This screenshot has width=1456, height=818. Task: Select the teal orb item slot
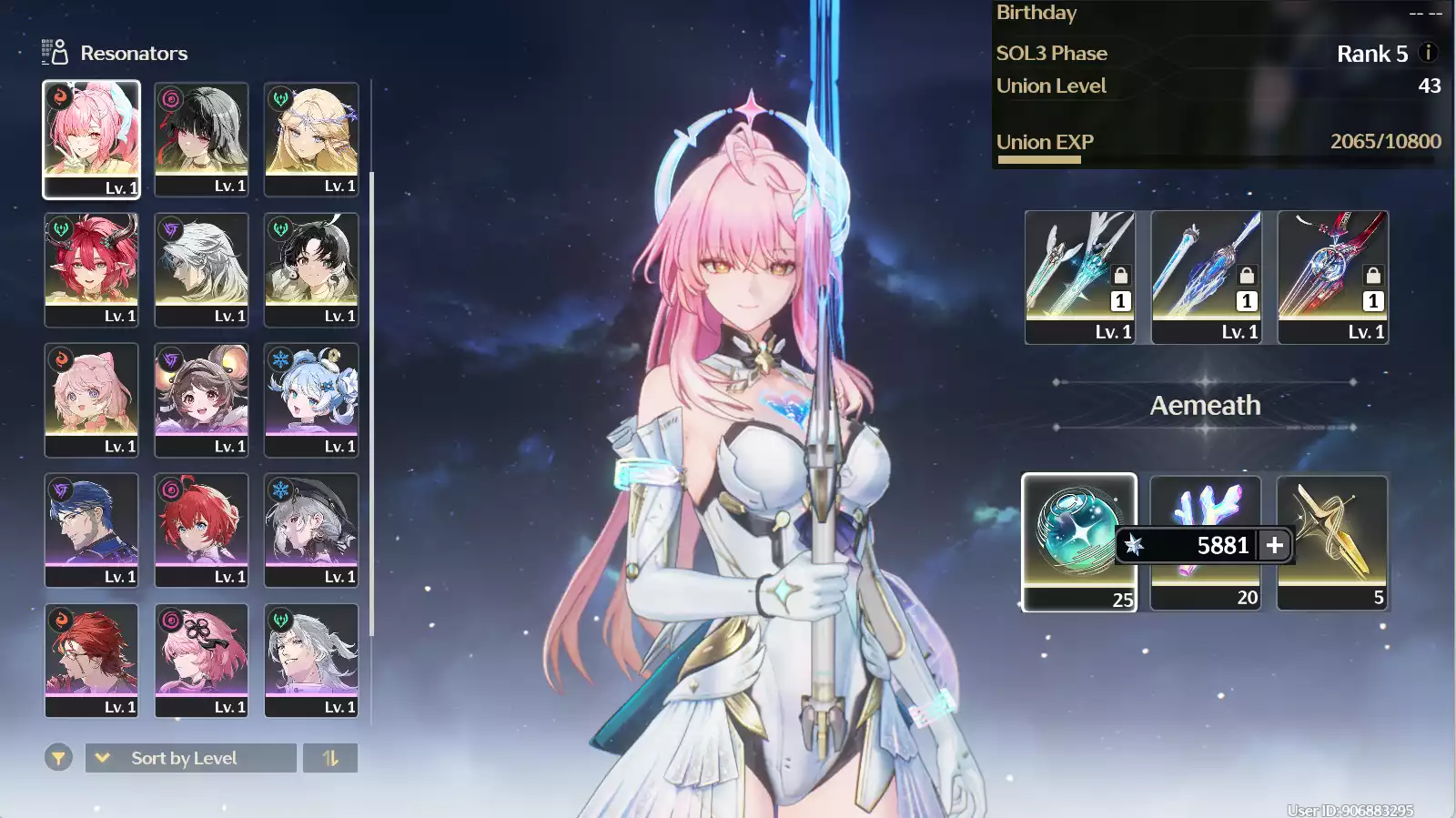pyautogui.click(x=1079, y=542)
